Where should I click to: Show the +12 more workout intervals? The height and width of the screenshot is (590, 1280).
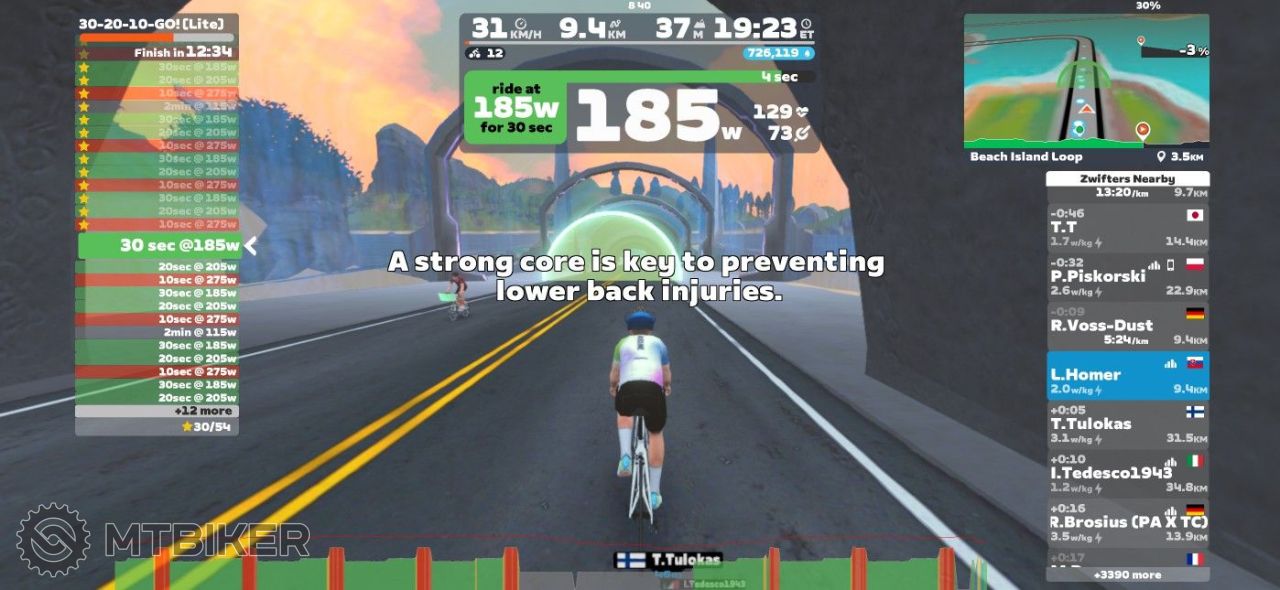[x=157, y=411]
